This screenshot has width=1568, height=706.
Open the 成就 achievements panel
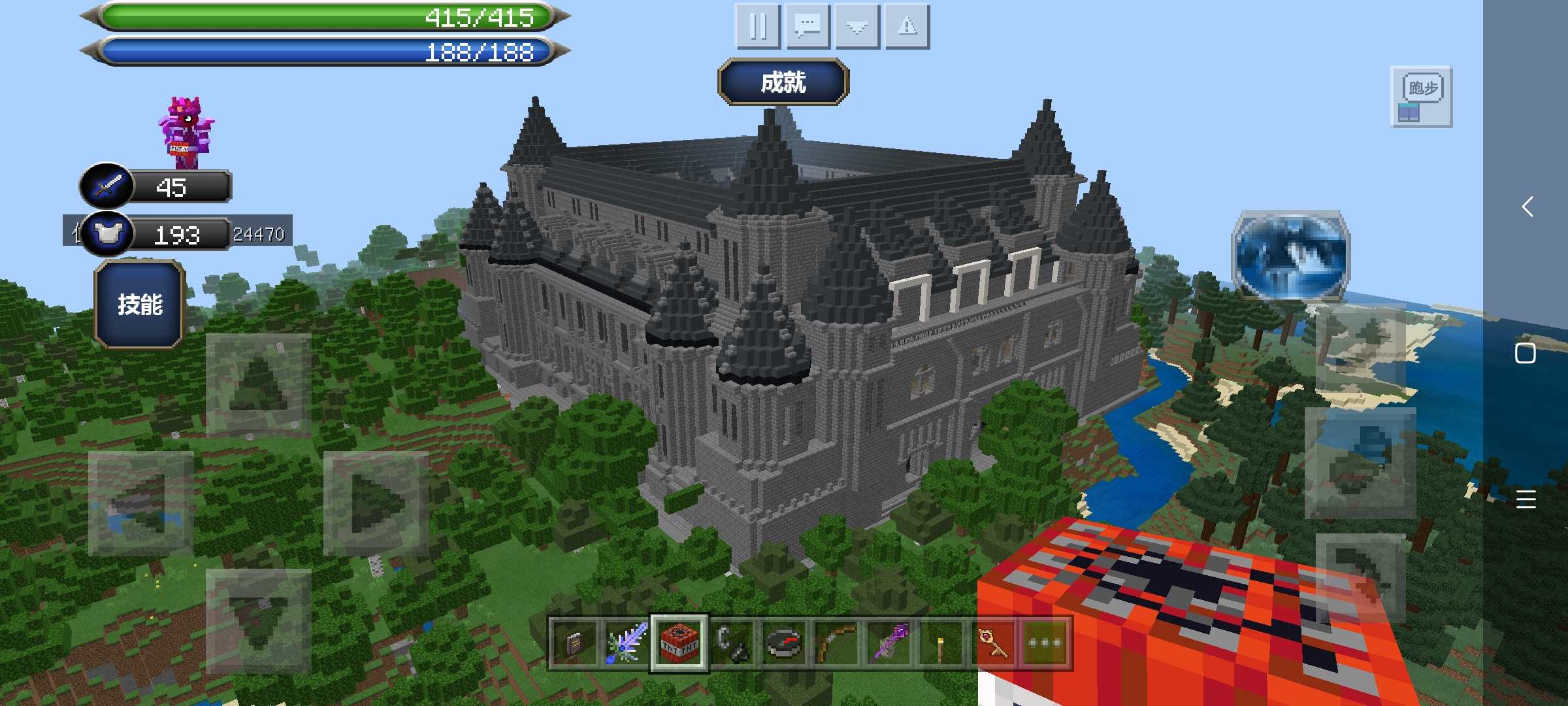click(783, 82)
